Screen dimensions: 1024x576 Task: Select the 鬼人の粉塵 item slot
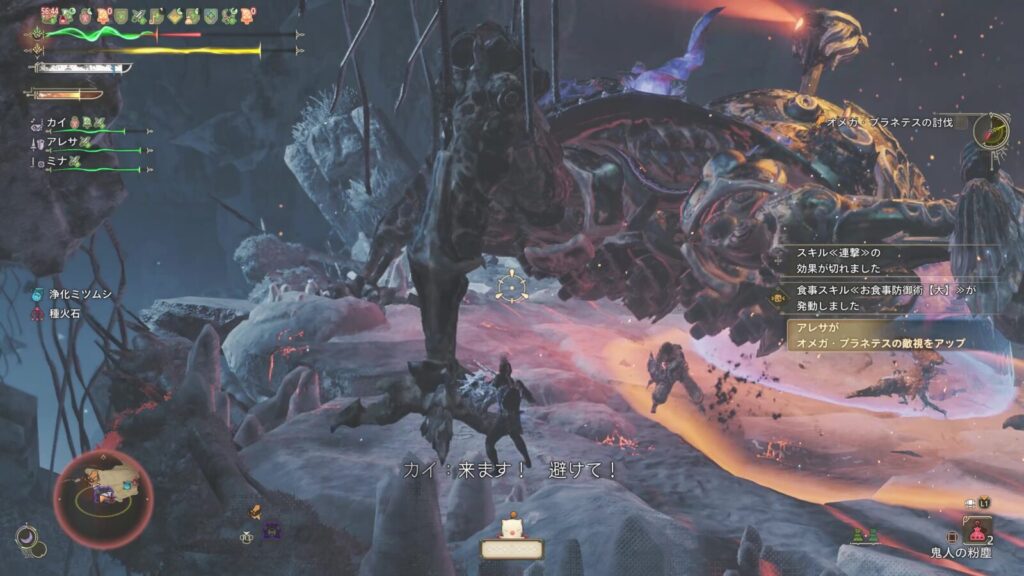pyautogui.click(x=977, y=529)
